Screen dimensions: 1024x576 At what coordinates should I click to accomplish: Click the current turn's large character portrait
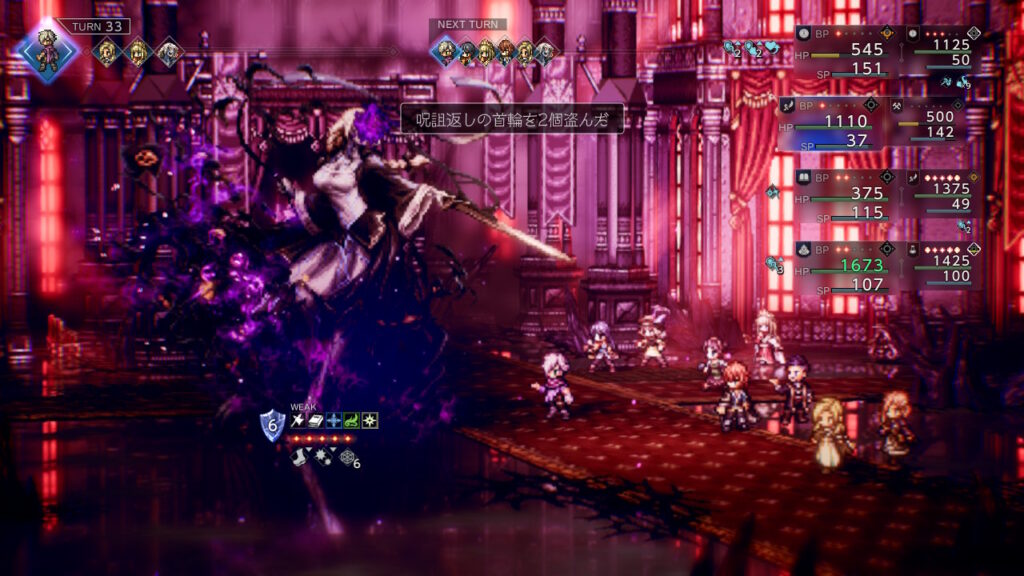tap(48, 52)
